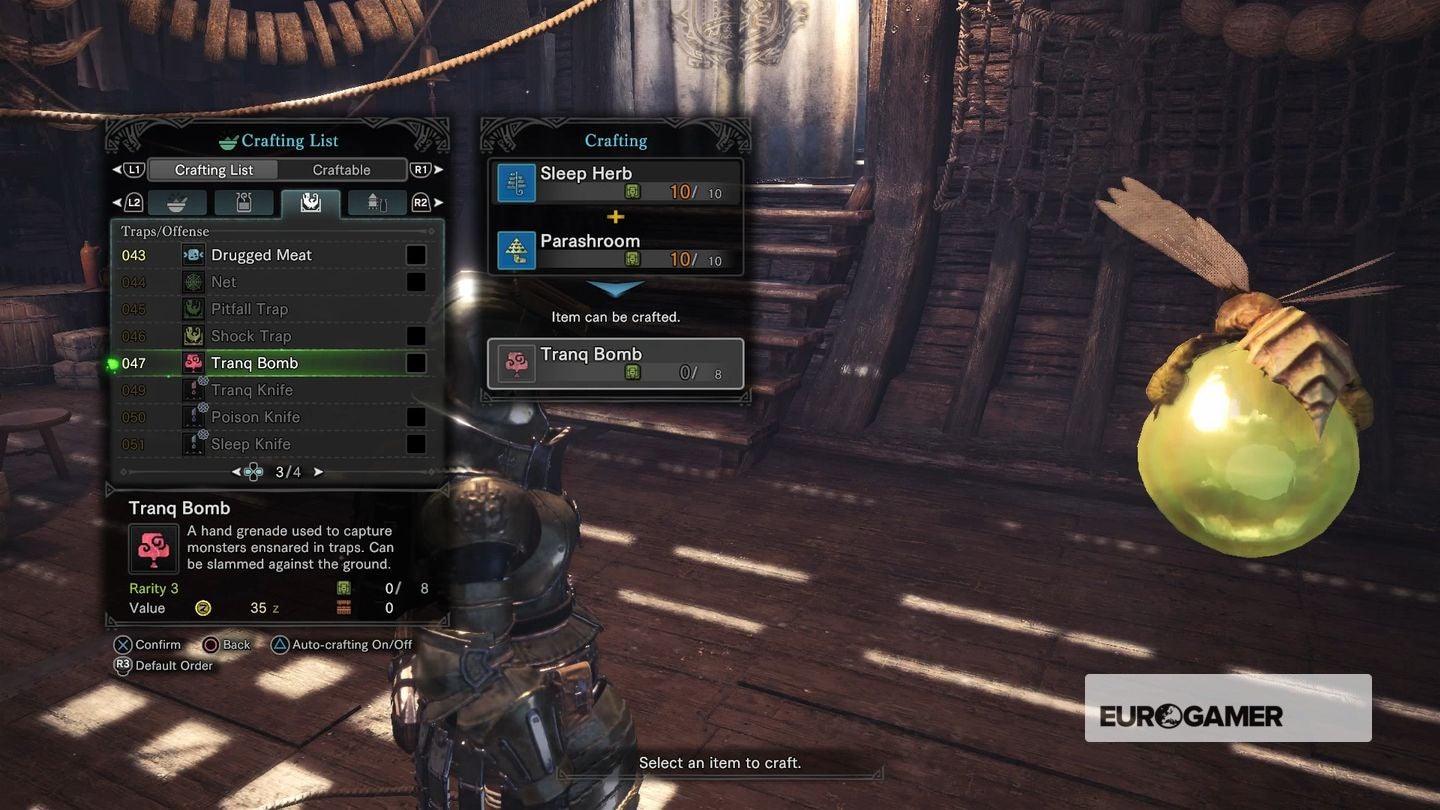Craft the highlighted Tranq Bomb entry
Image resolution: width=1440 pixels, height=810 pixels.
tap(254, 363)
